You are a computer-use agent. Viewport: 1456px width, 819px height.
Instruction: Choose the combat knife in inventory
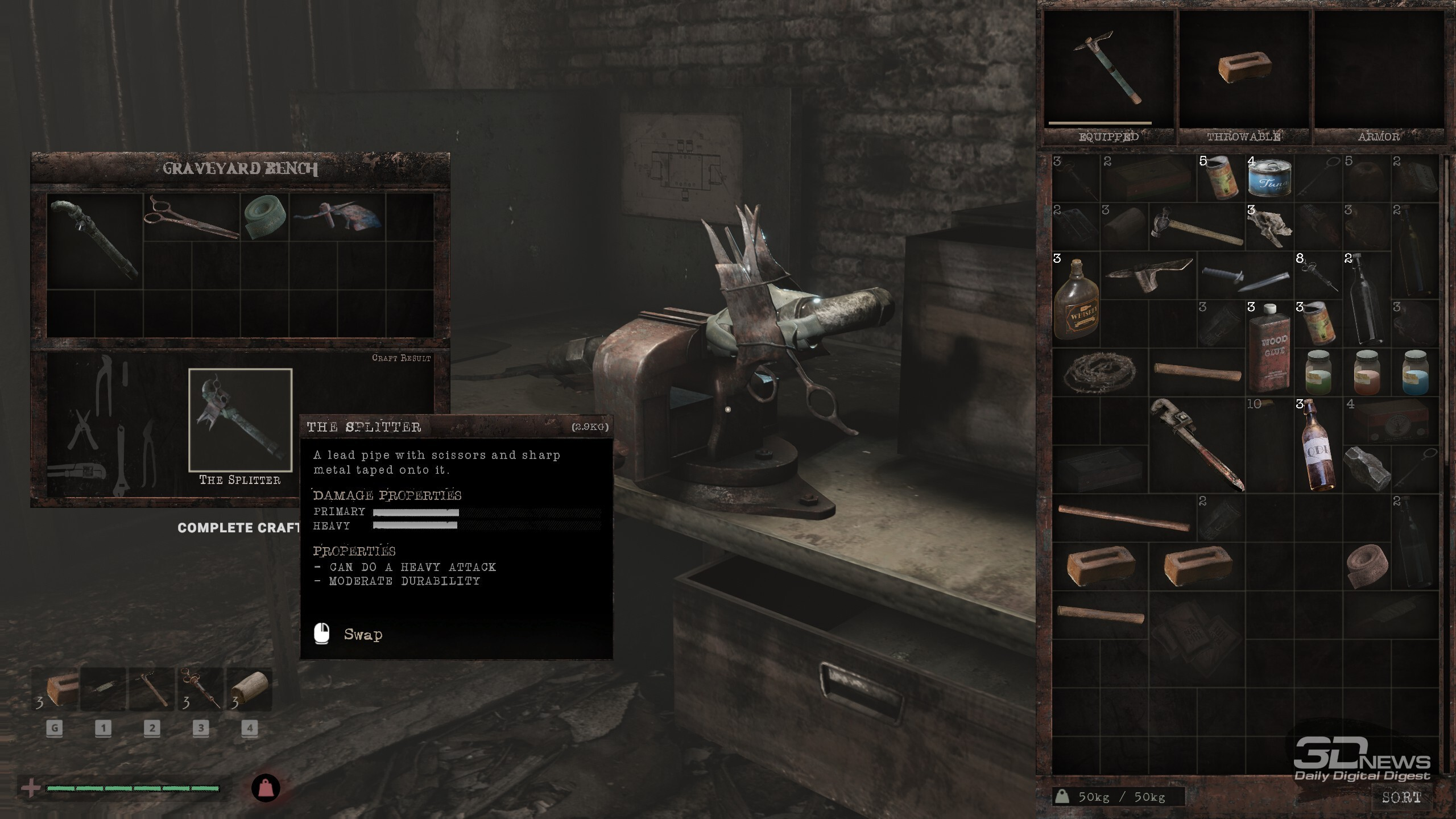coord(1244,276)
